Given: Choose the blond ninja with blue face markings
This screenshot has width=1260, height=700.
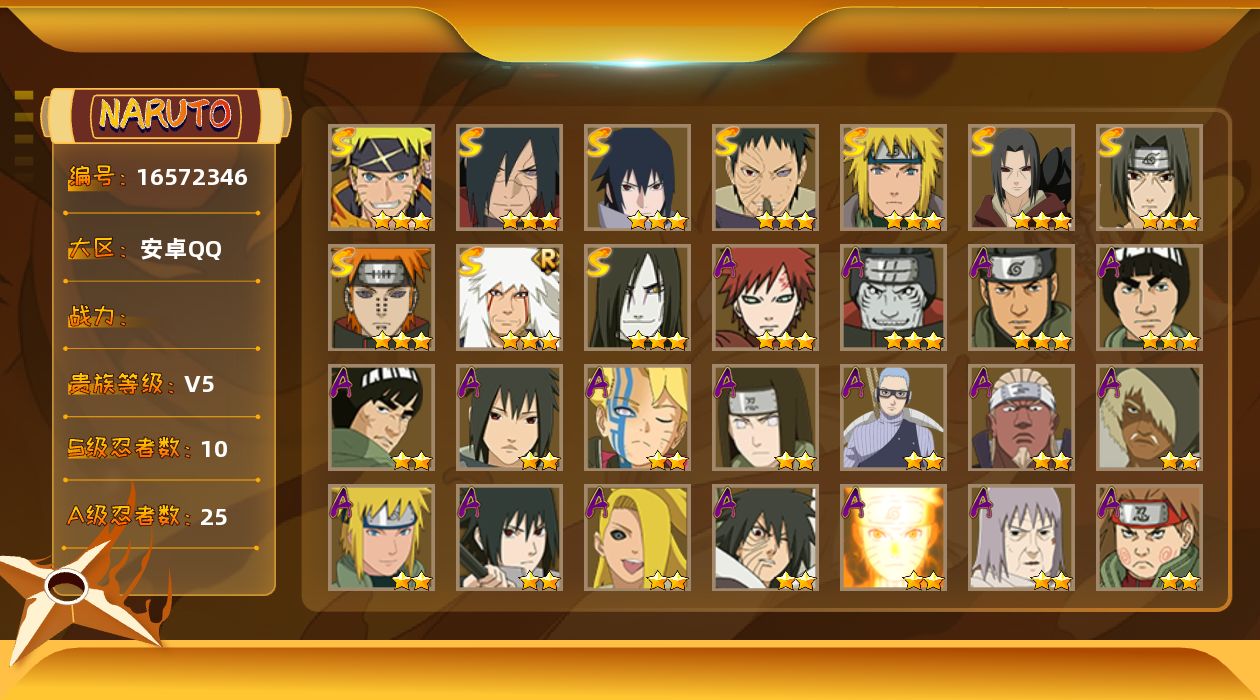Looking at the screenshot, I should point(637,417).
